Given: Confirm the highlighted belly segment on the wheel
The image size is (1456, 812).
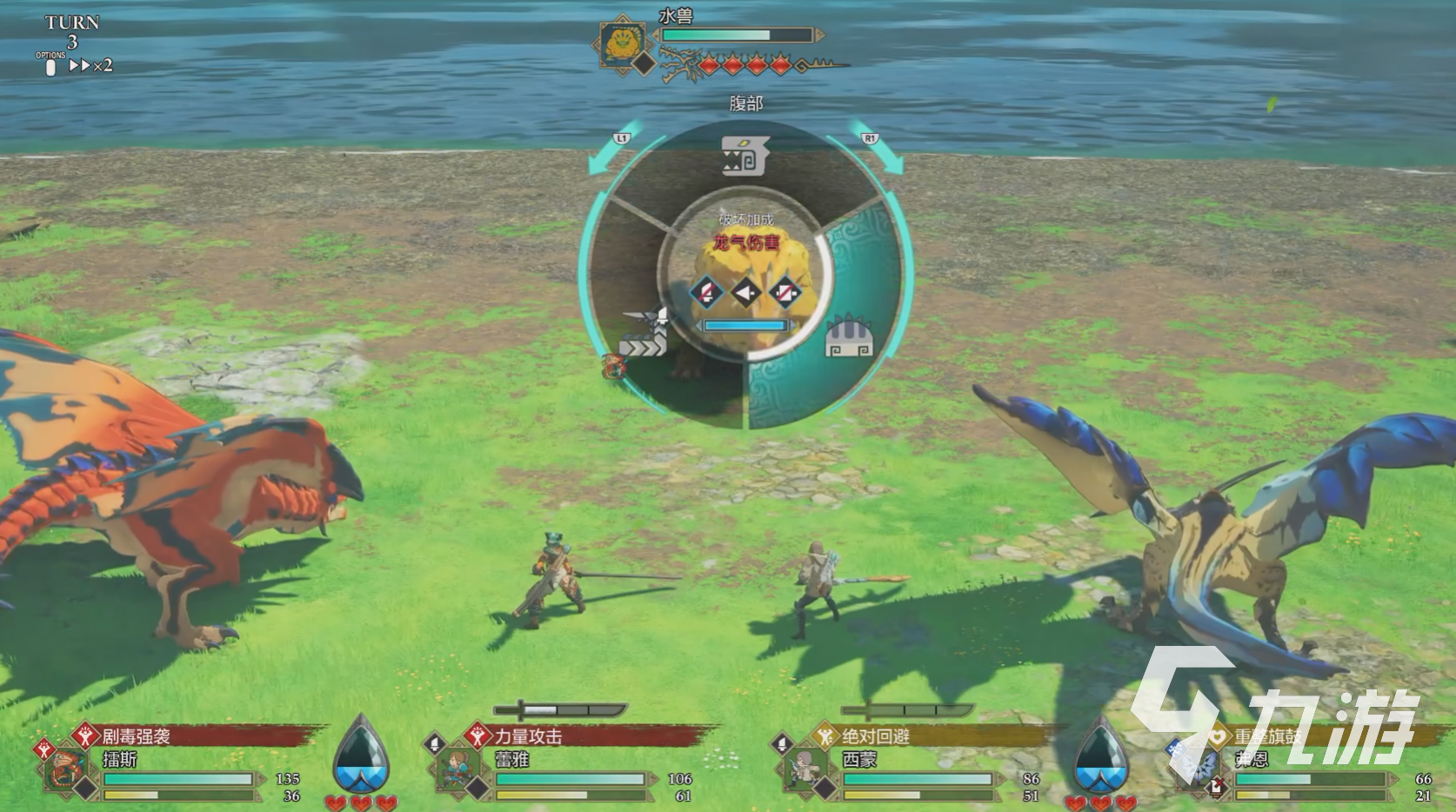Looking at the screenshot, I should [848, 336].
